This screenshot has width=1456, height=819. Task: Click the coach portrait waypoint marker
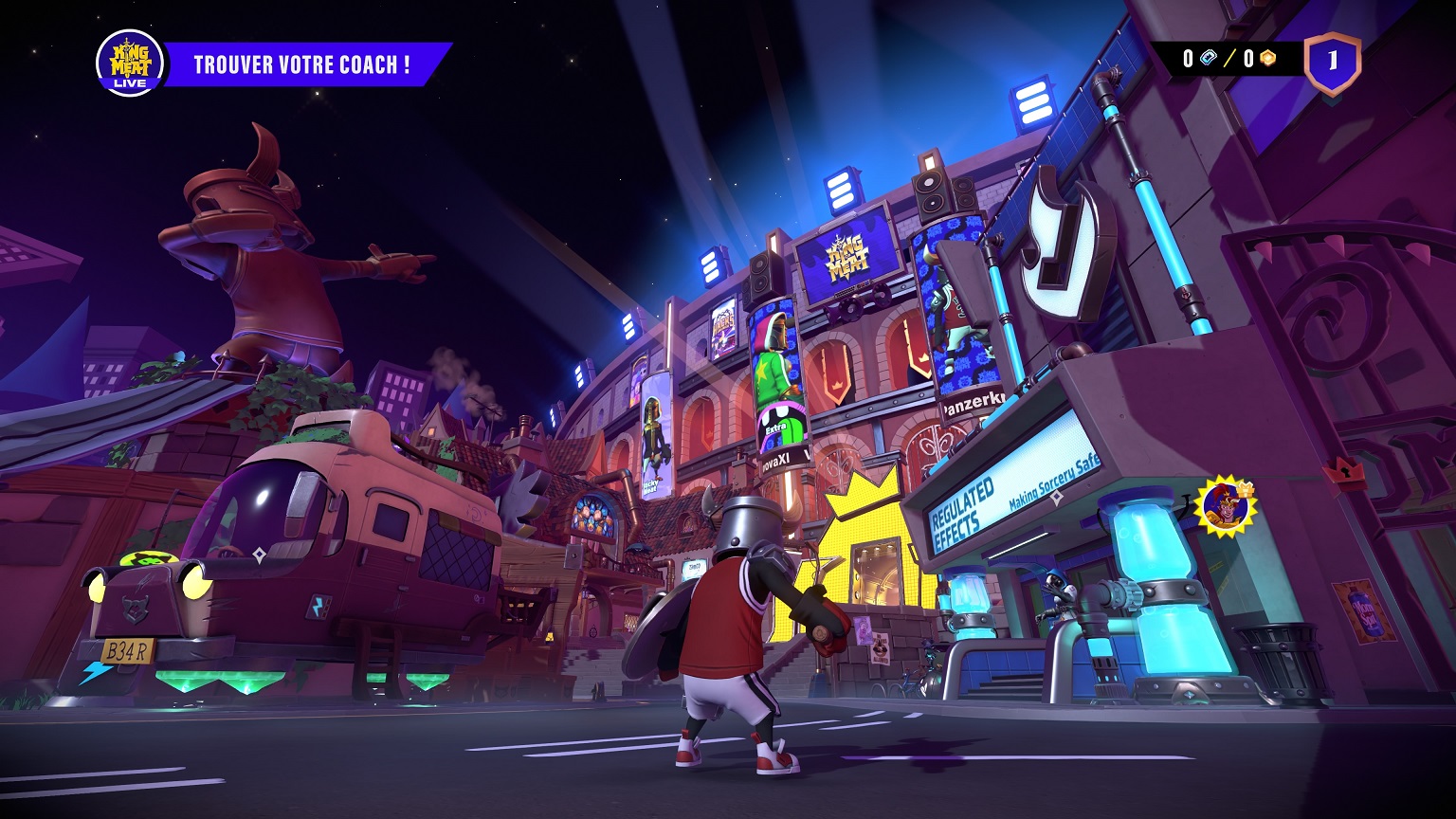[x=1224, y=506]
